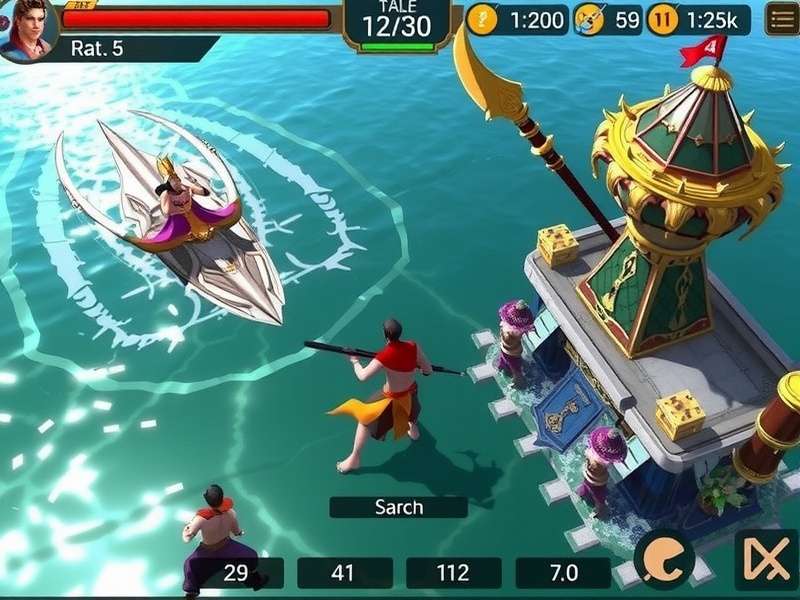
Task: Select the slot labeled 29
Action: click(x=237, y=573)
